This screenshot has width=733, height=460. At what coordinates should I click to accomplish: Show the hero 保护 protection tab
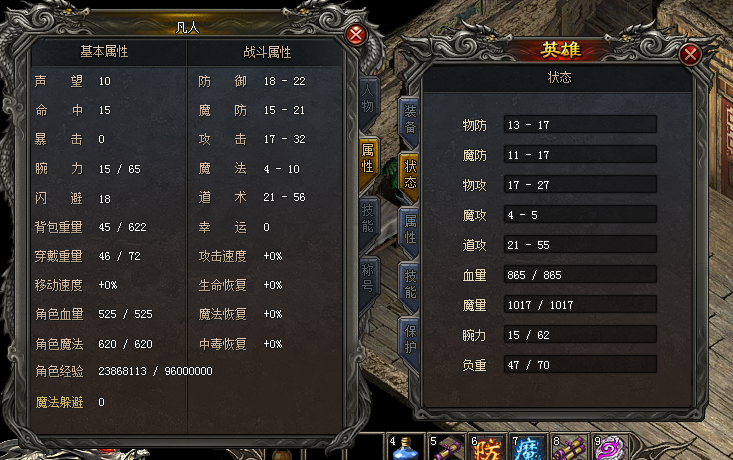(410, 336)
